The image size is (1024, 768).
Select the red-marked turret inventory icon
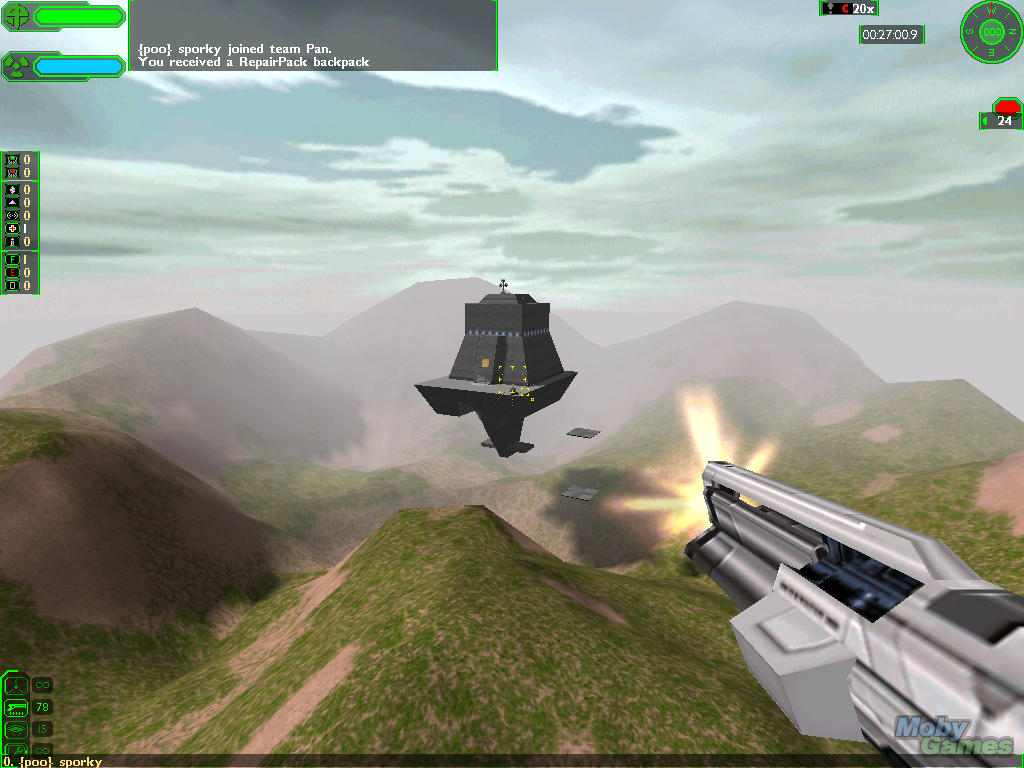[x=12, y=172]
